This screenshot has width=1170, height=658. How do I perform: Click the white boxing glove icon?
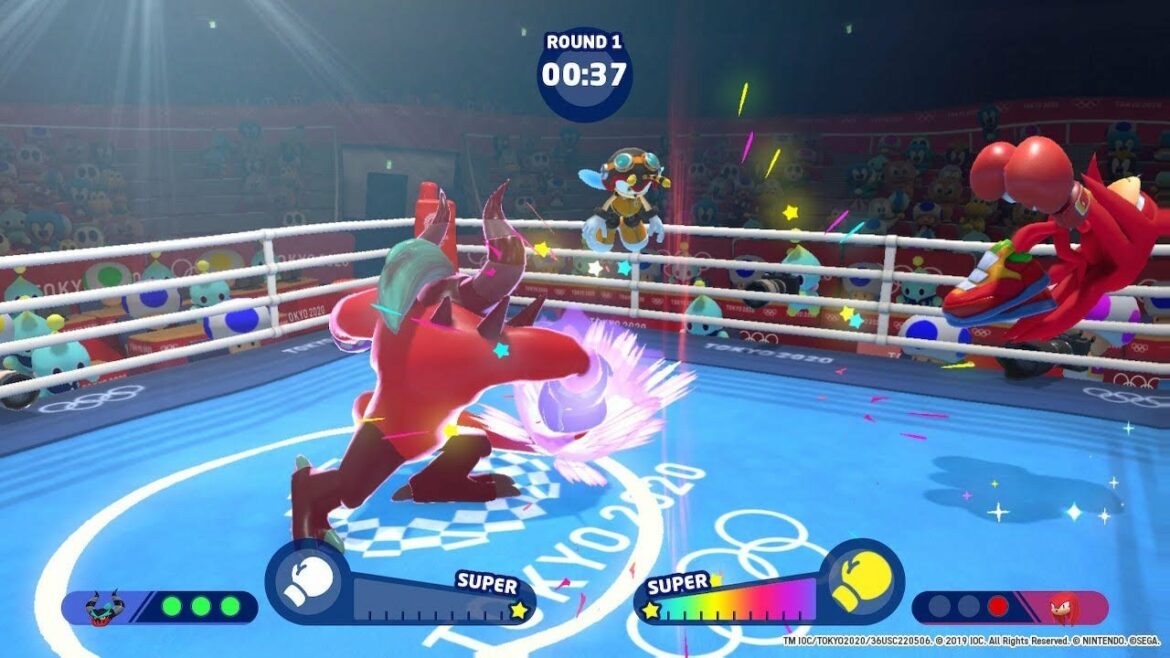(307, 583)
